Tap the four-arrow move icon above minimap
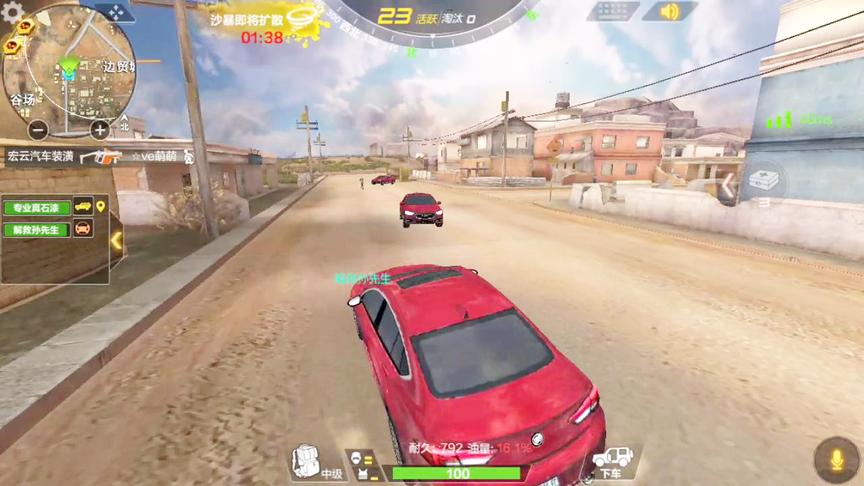Viewport: 864px width, 486px height. [x=115, y=13]
